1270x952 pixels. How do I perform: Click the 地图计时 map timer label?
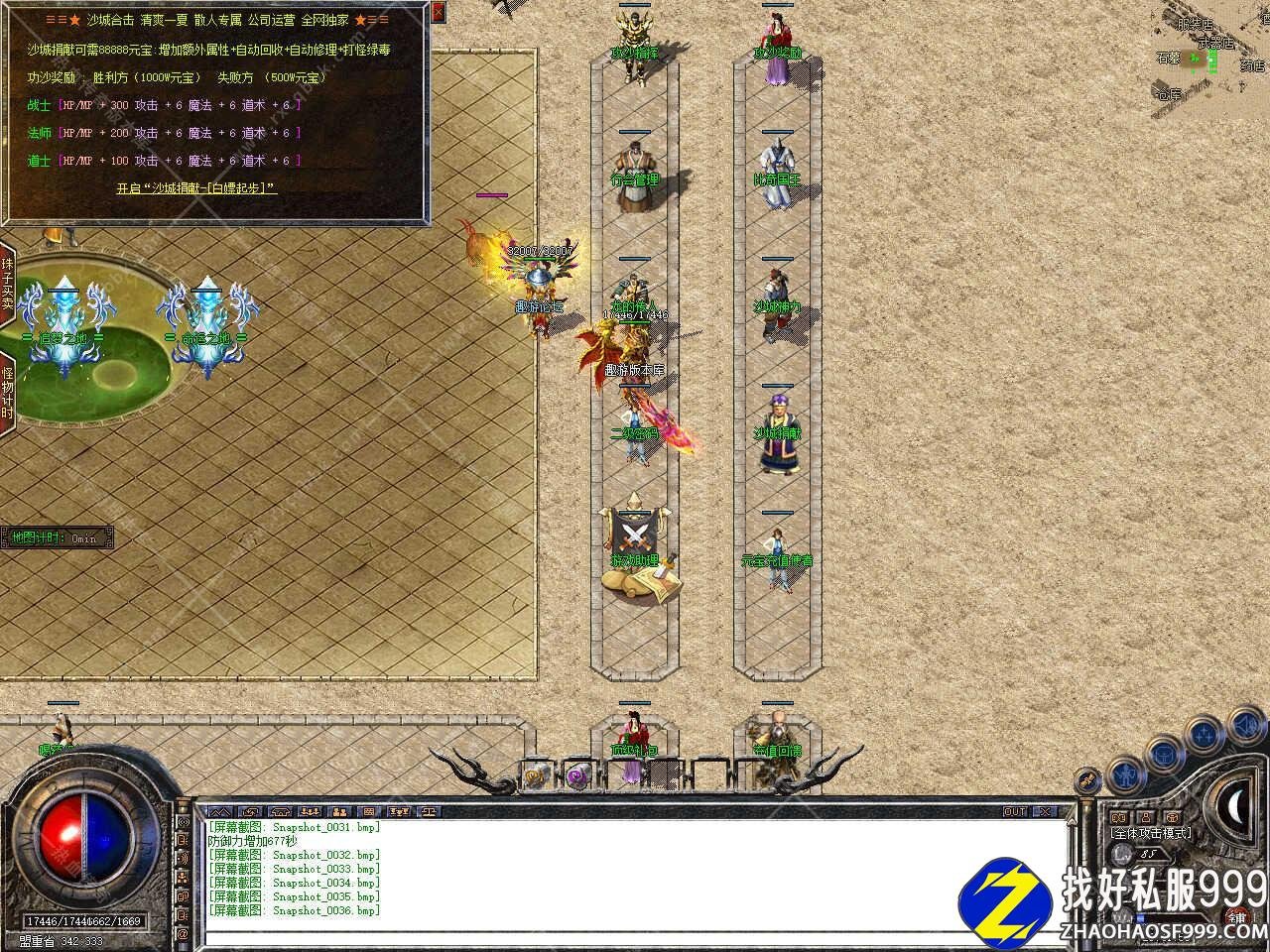tap(56, 538)
